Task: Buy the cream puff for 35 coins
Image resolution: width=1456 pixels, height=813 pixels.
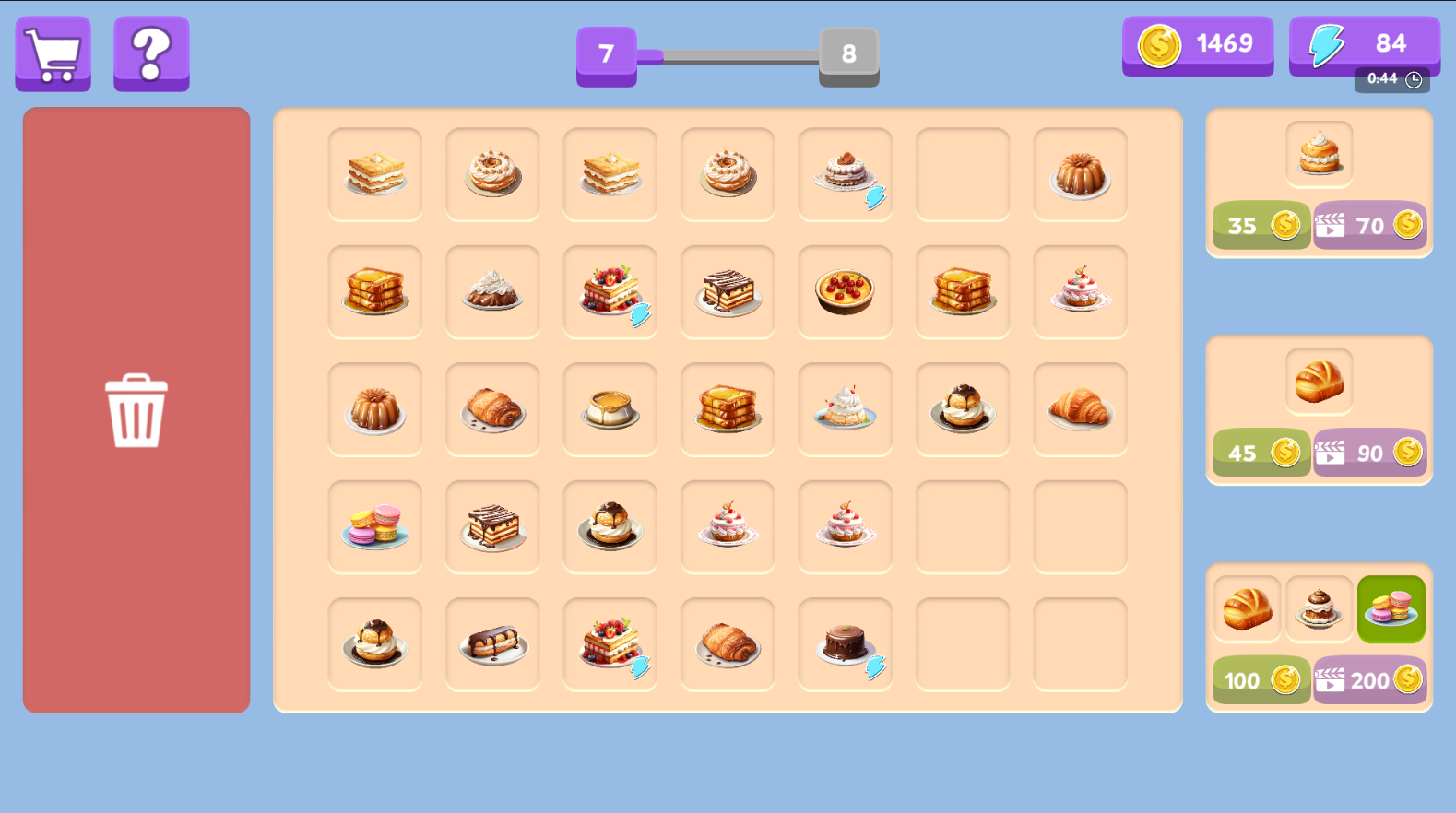Action: [1261, 224]
